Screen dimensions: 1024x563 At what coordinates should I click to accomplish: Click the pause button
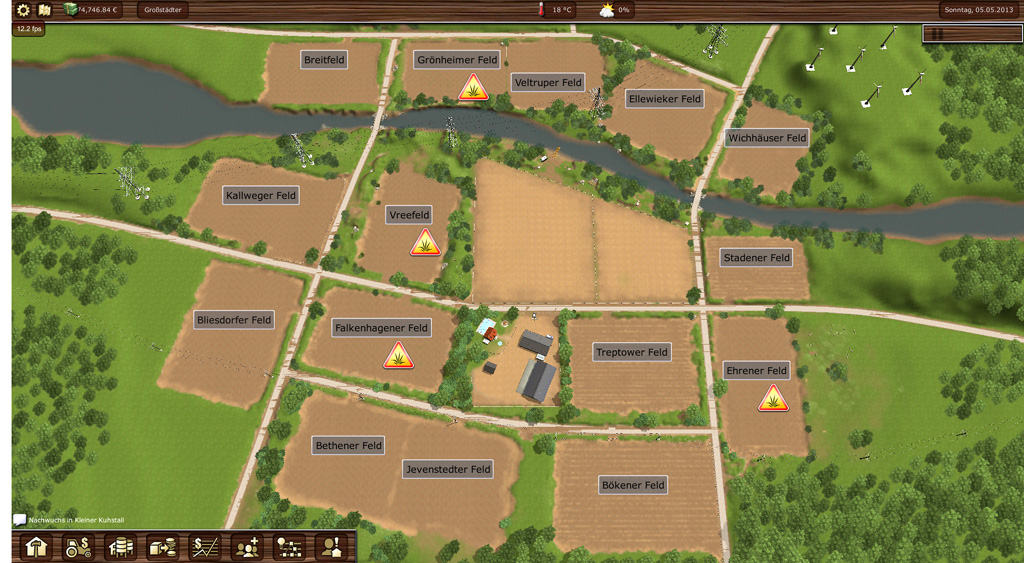click(x=938, y=33)
